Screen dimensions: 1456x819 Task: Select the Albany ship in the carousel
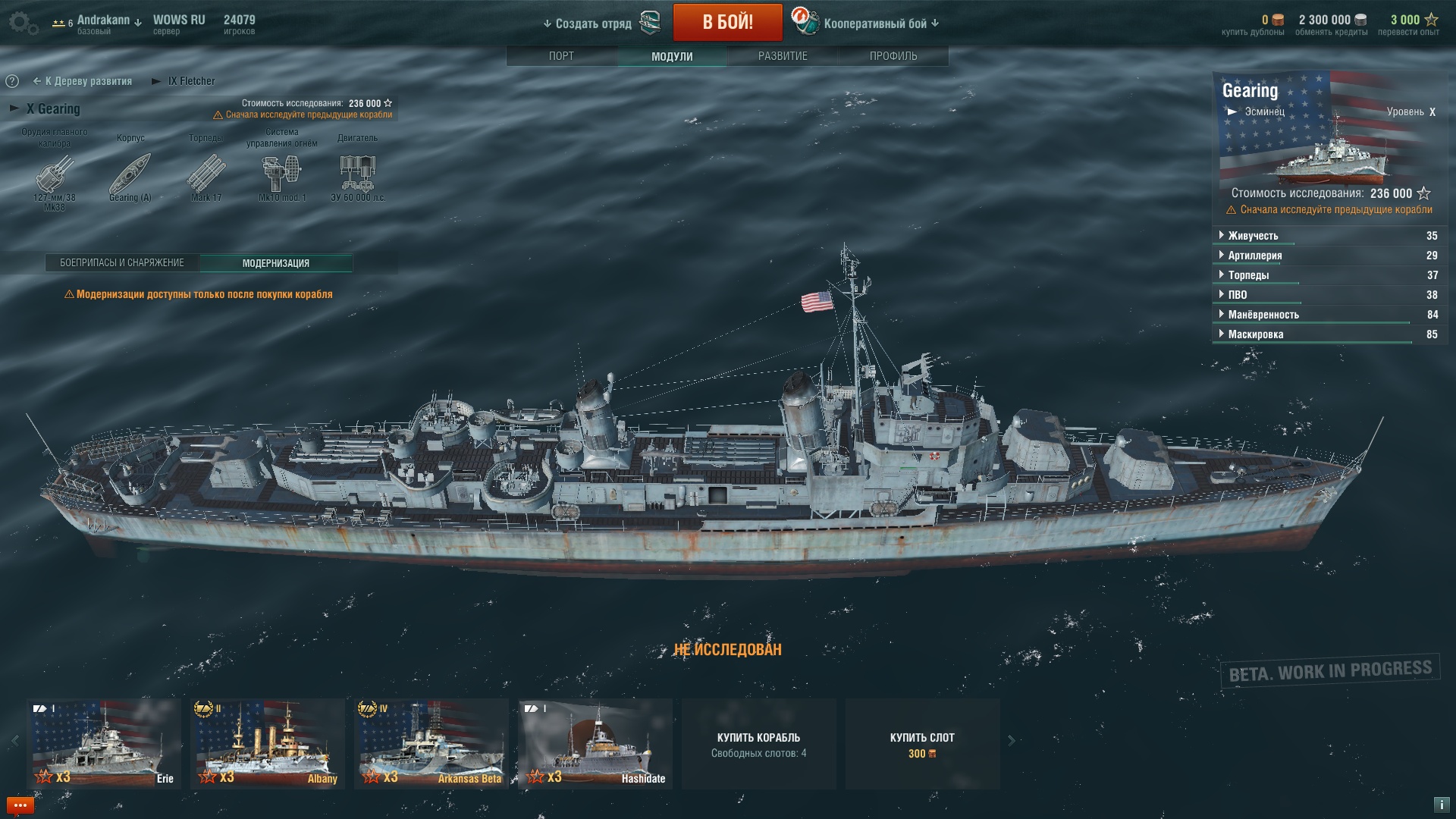tap(268, 744)
